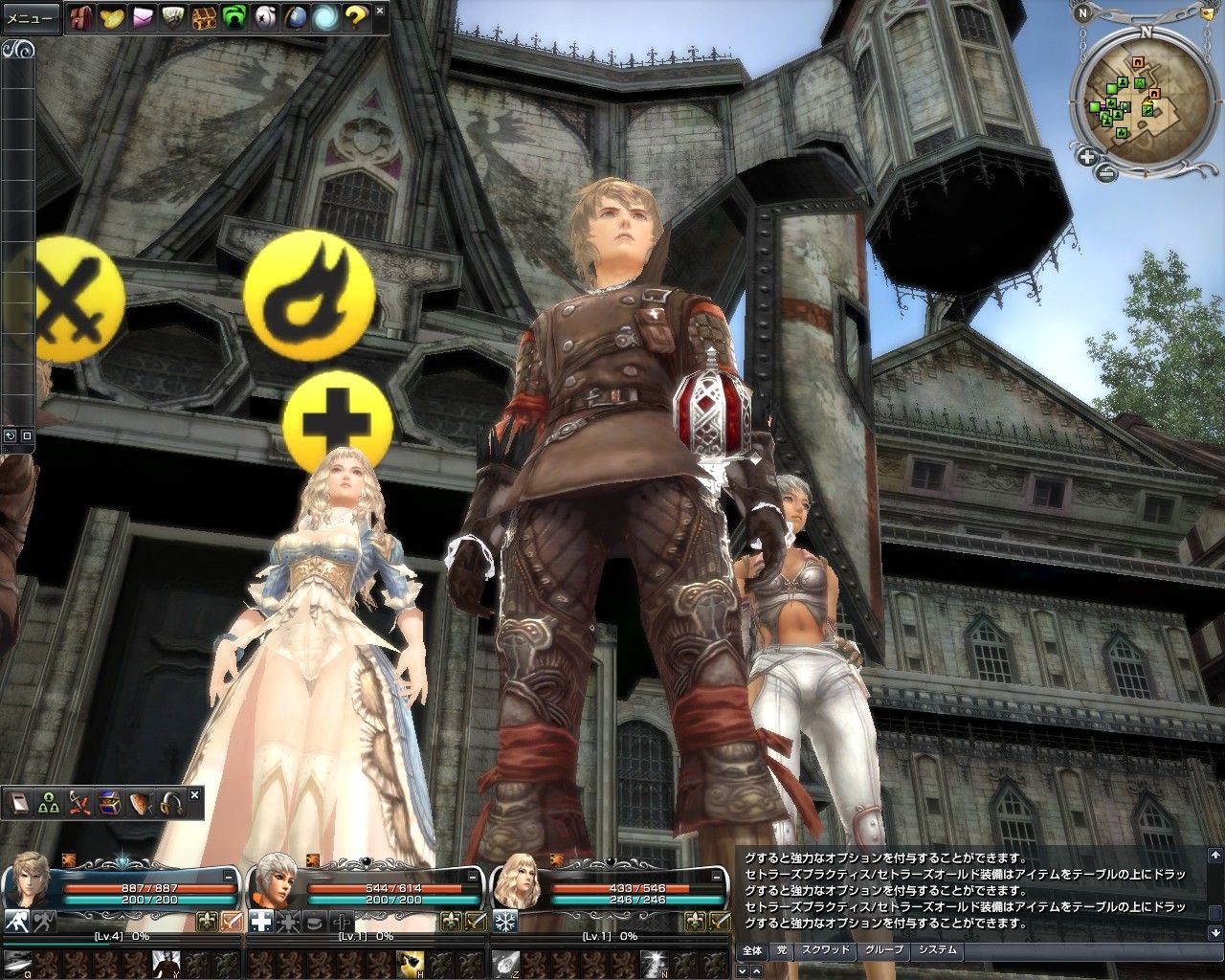
Task: Click the minimap zoom-in plus button
Action: pos(1088,157)
